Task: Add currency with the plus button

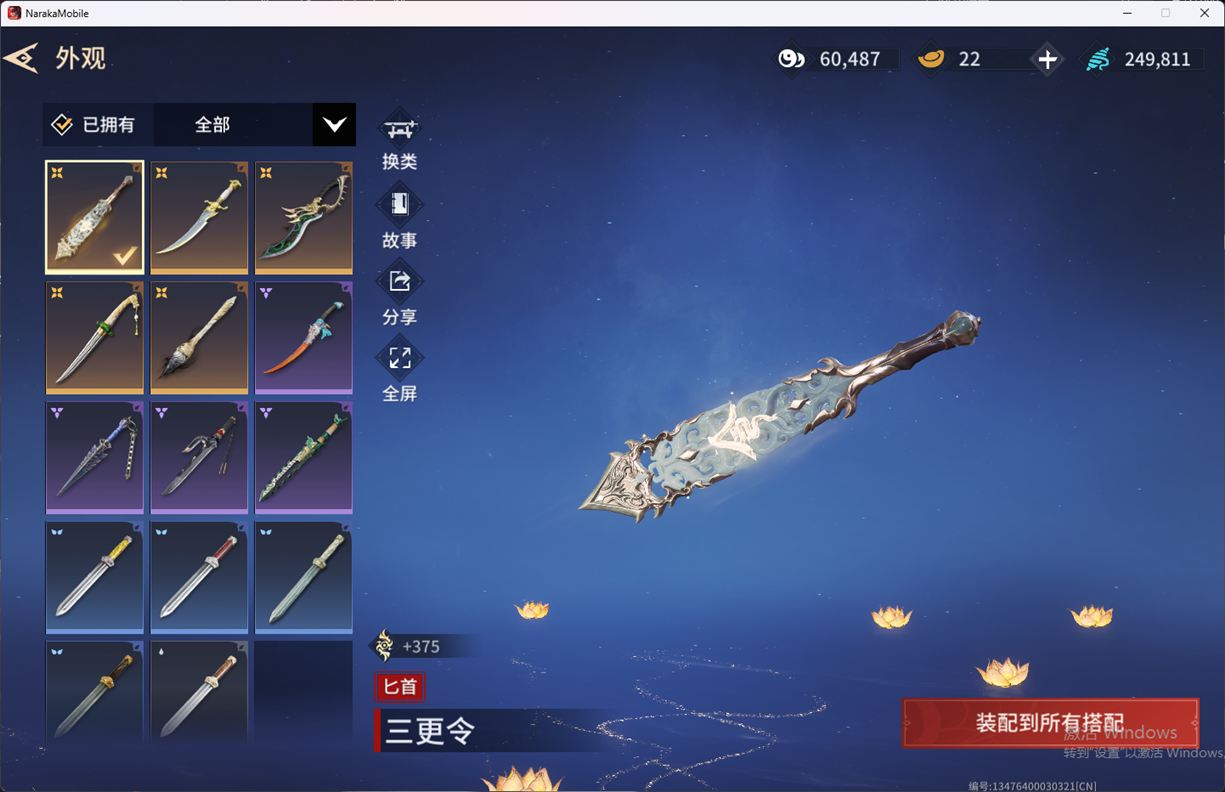Action: (x=1047, y=60)
